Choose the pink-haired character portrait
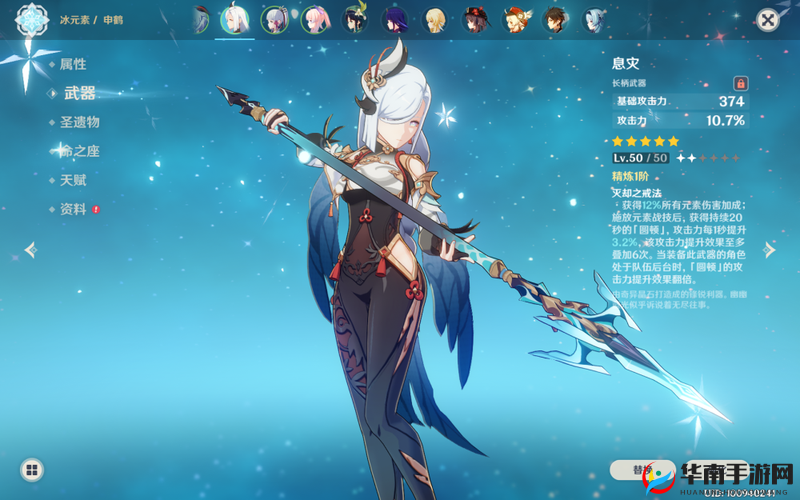800x500 pixels. [315, 19]
